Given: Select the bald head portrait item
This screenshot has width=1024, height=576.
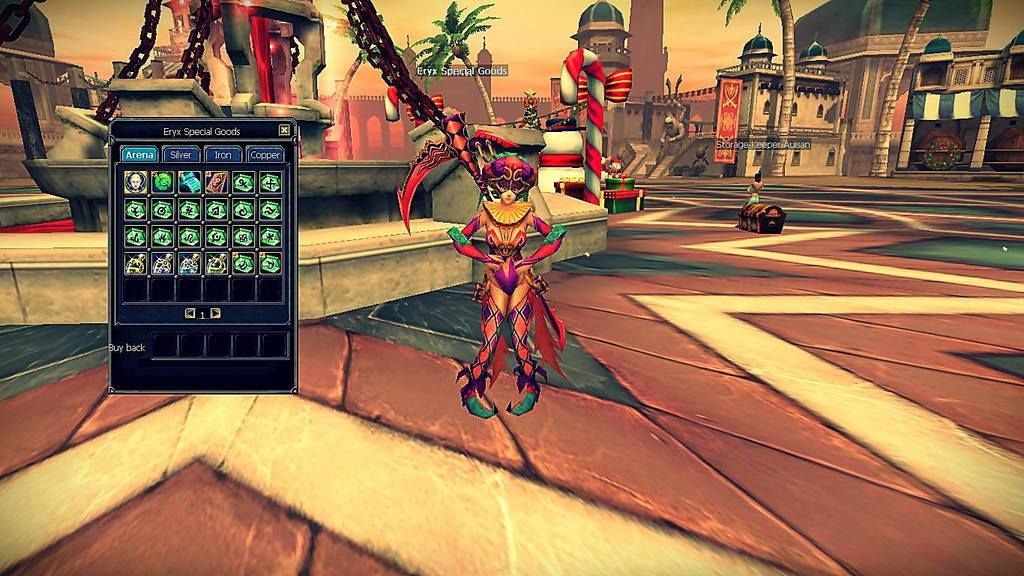Looking at the screenshot, I should pyautogui.click(x=136, y=182).
